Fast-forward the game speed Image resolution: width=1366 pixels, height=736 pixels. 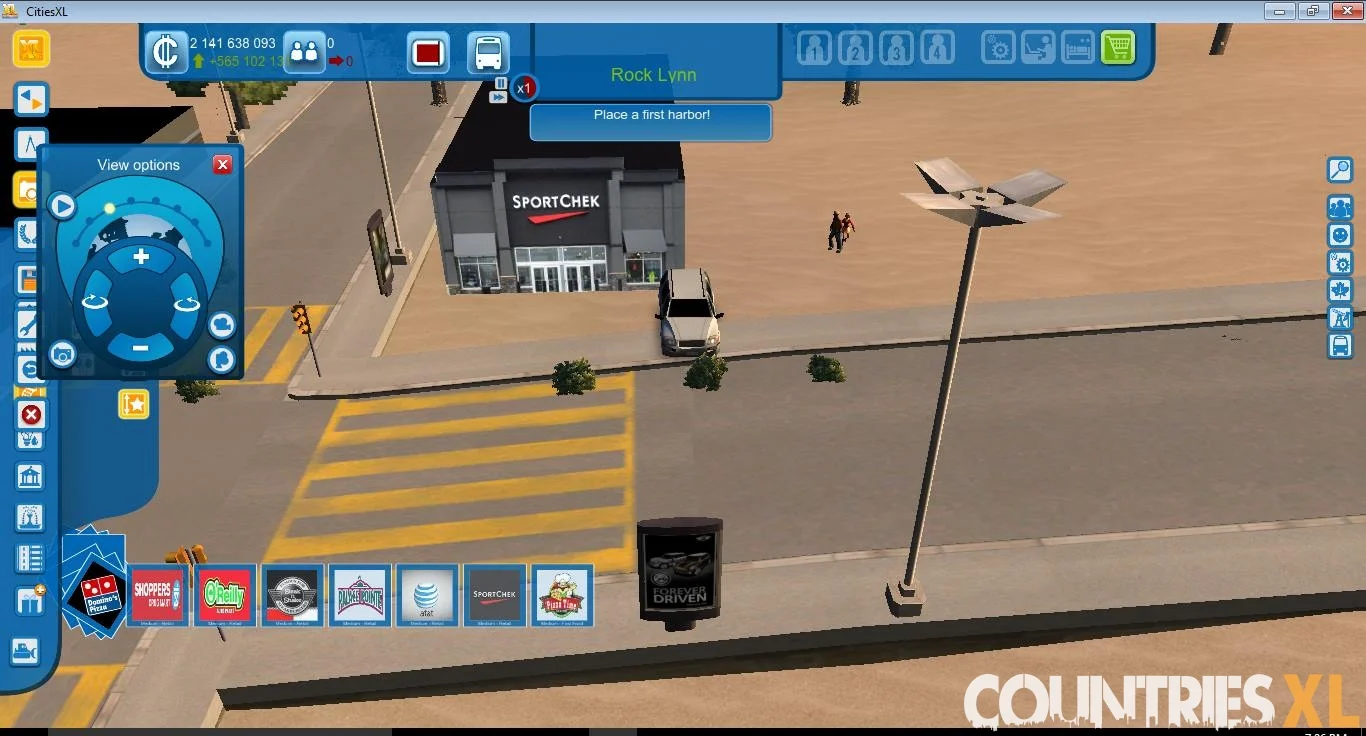499,97
